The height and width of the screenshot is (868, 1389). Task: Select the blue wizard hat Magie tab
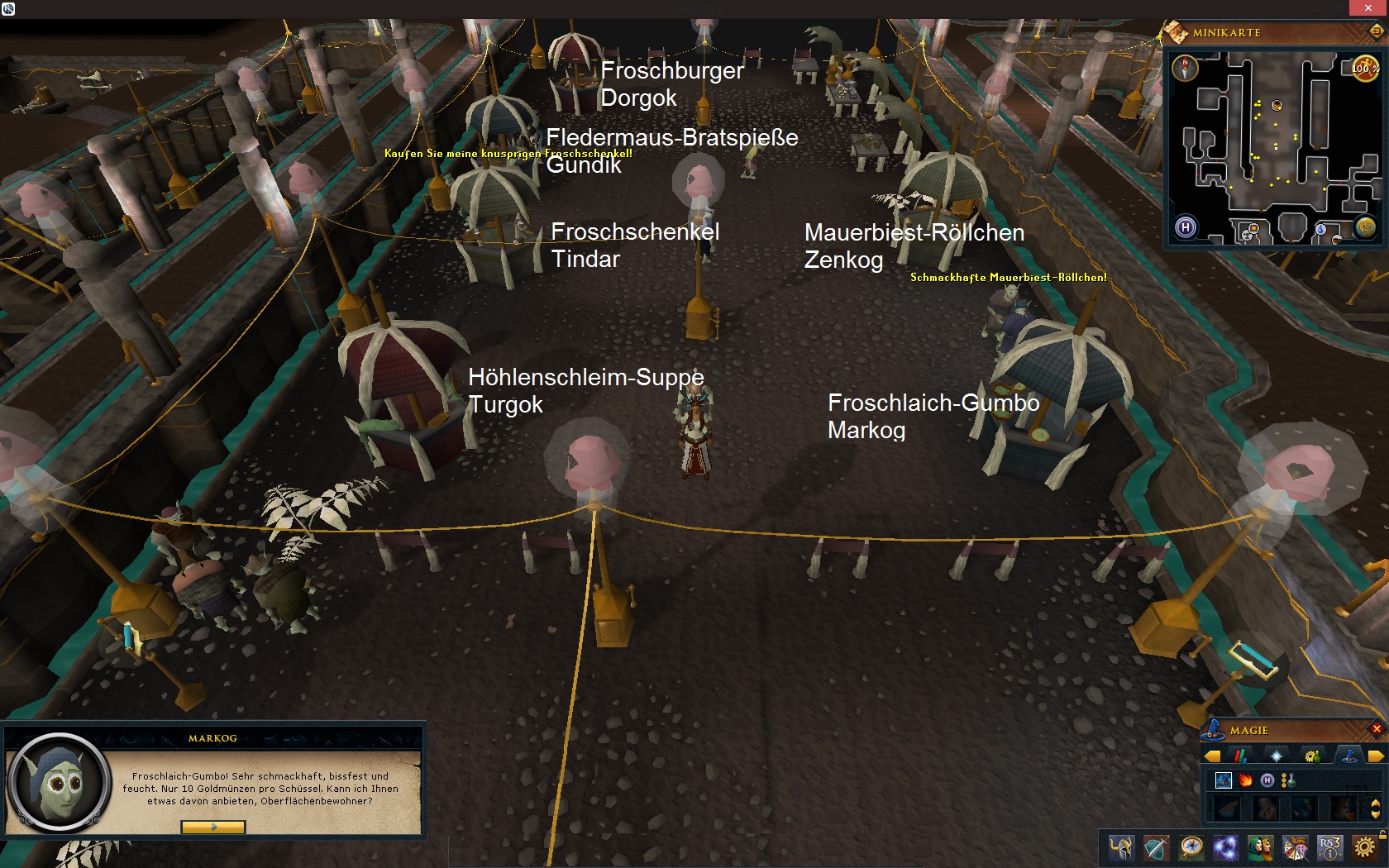coord(1347,756)
